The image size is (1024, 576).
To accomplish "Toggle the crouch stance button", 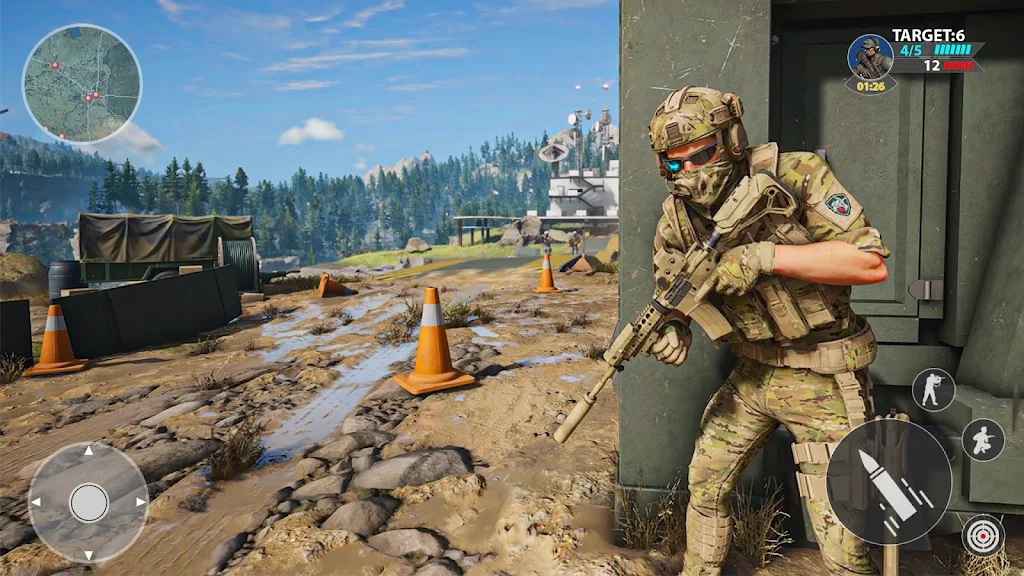I will point(983,439).
